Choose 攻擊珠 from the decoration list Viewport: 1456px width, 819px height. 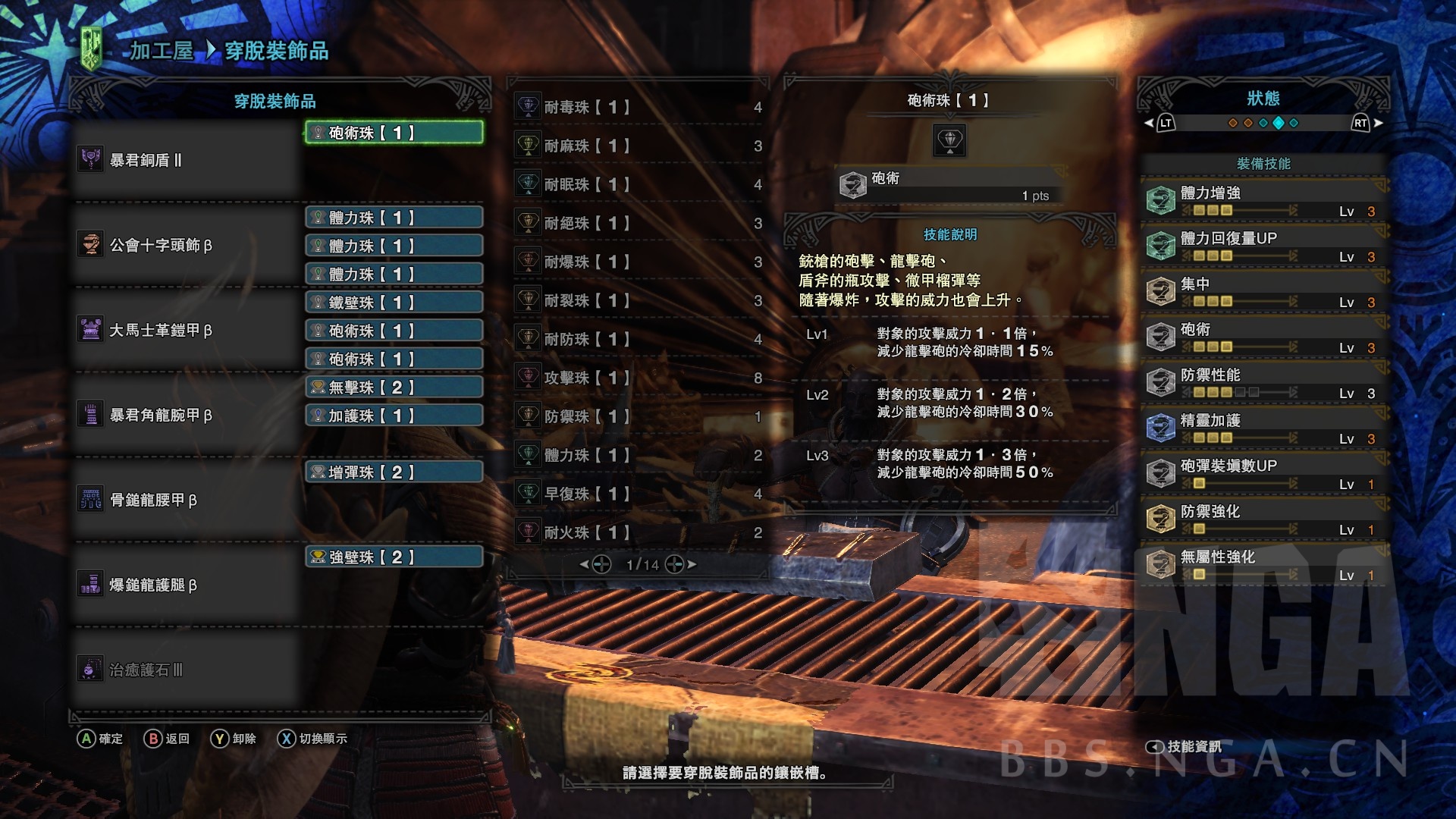click(639, 378)
